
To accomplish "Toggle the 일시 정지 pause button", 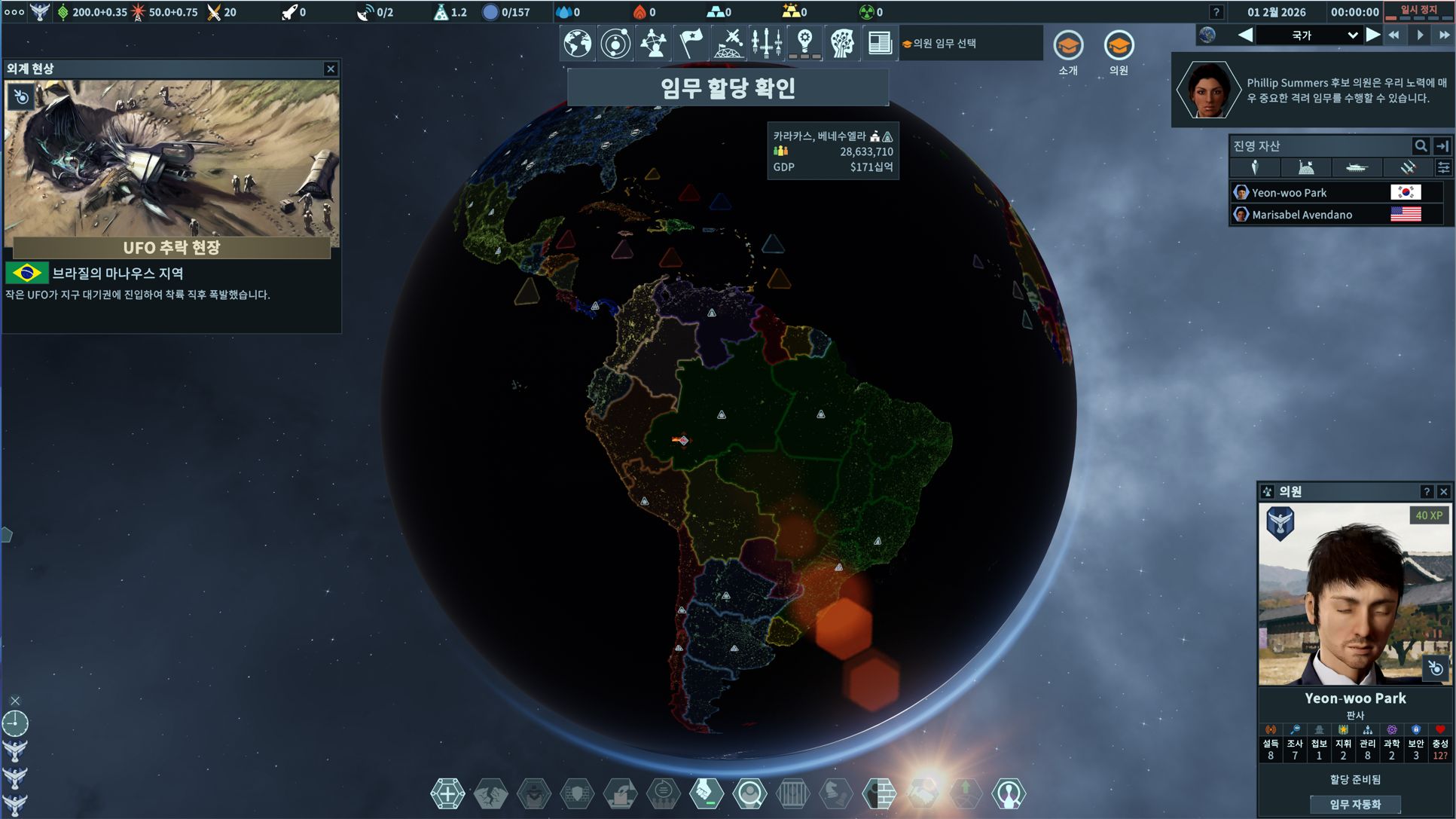I will [1418, 11].
